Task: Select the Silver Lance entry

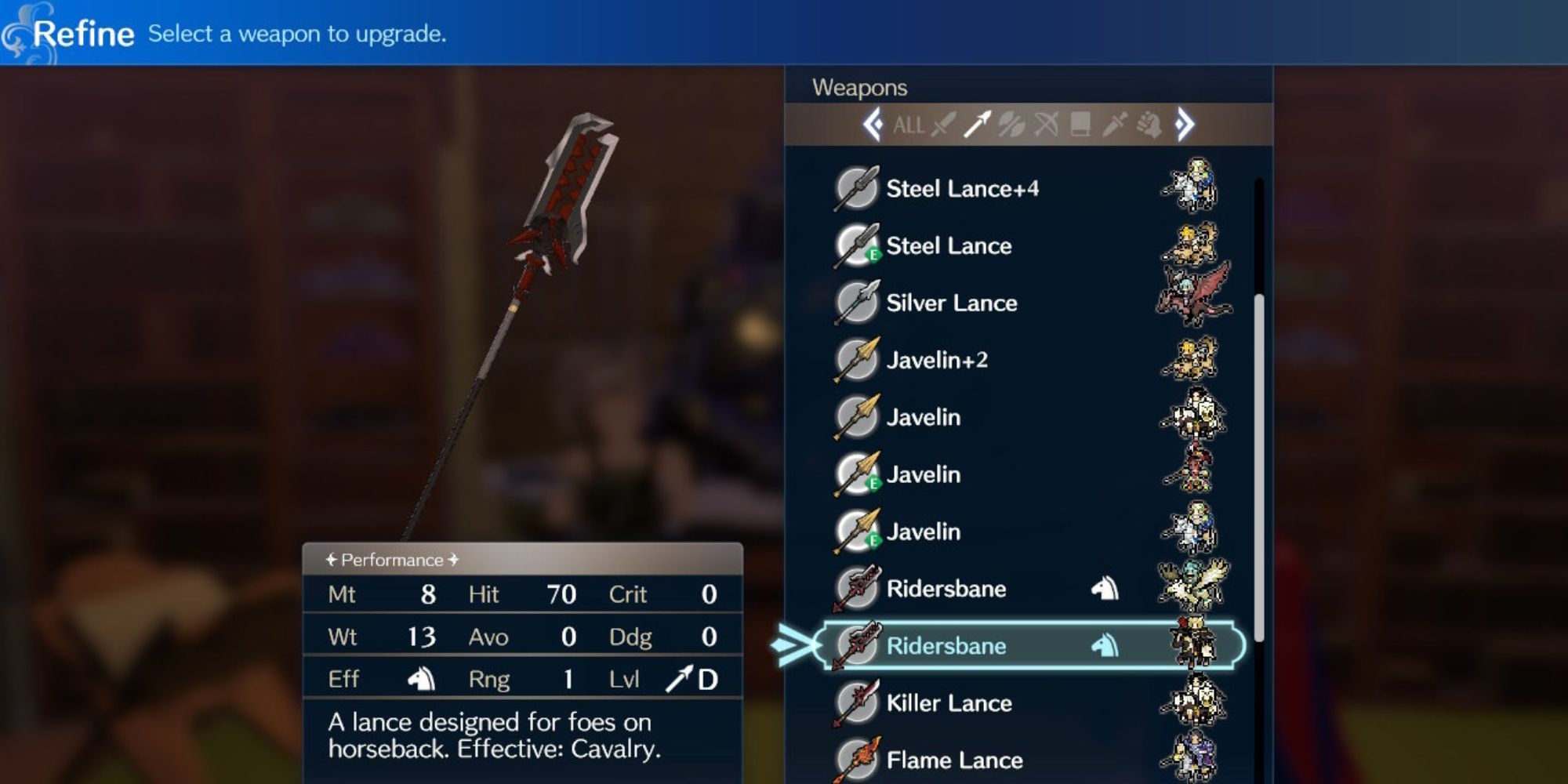Action: pyautogui.click(x=953, y=303)
